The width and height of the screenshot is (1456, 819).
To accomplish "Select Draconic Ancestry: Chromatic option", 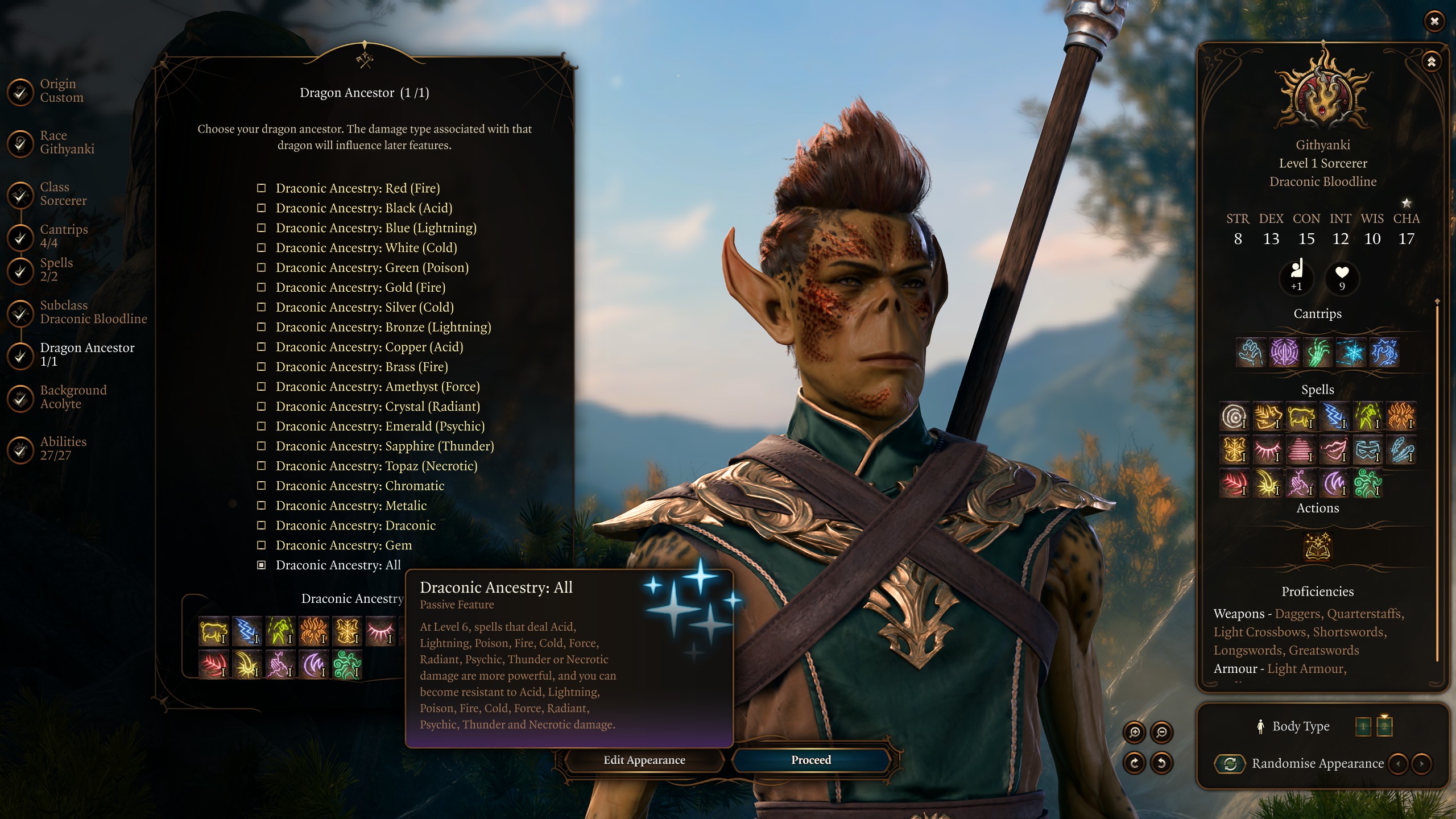I will pyautogui.click(x=359, y=486).
